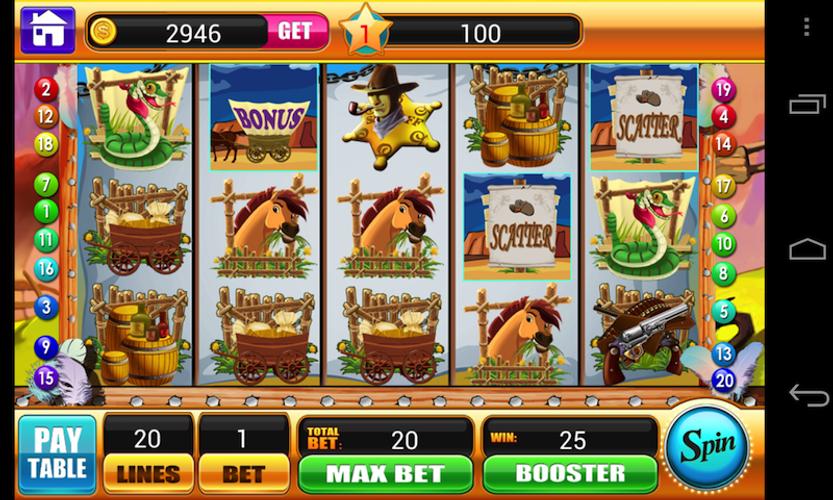Tap the Android home button

pyautogui.click(x=808, y=249)
